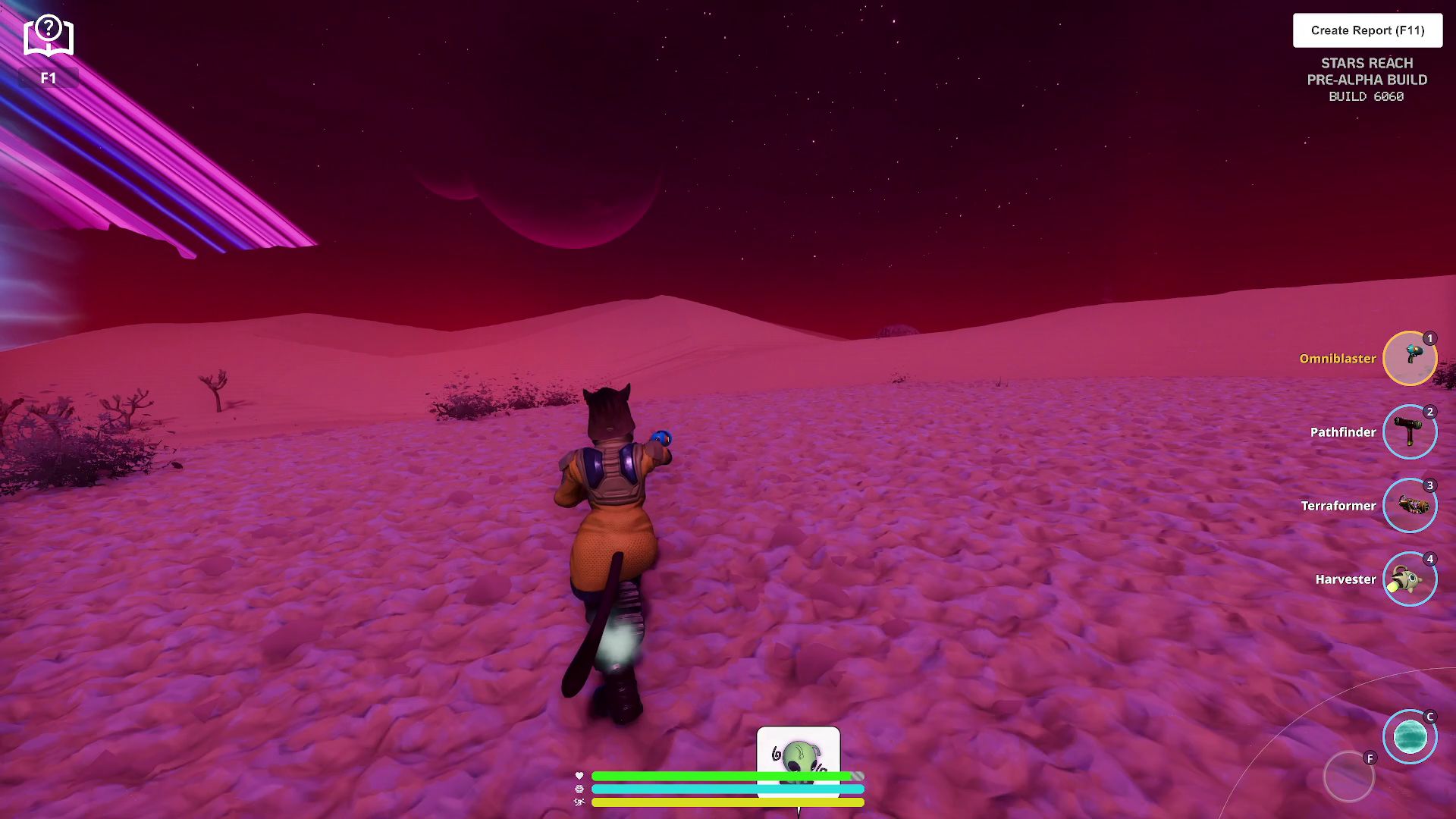The width and height of the screenshot is (1456, 819).
Task: Choose the Harvester tool slot
Action: (1410, 579)
